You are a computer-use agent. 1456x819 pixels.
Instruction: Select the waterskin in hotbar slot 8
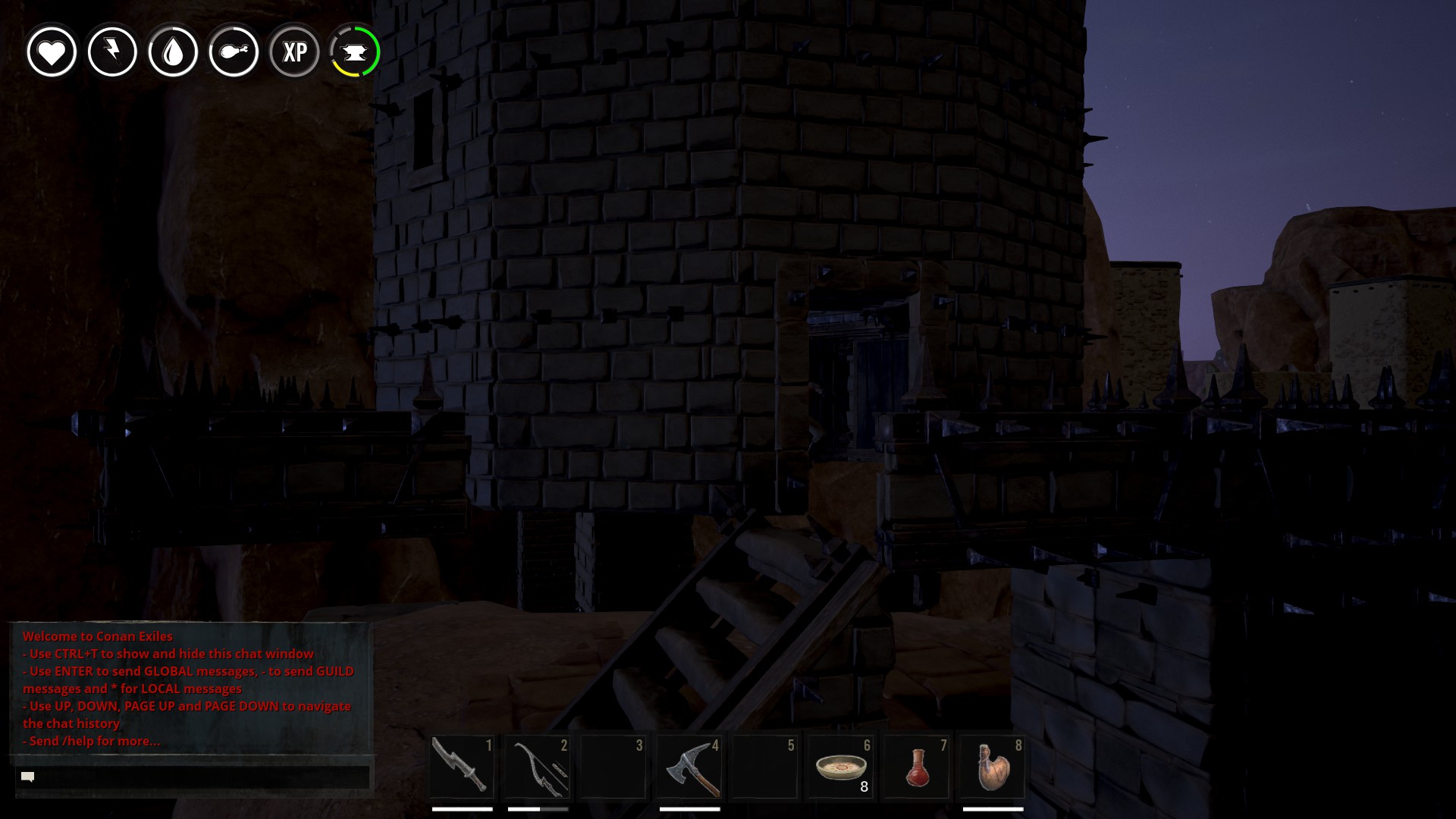(993, 767)
